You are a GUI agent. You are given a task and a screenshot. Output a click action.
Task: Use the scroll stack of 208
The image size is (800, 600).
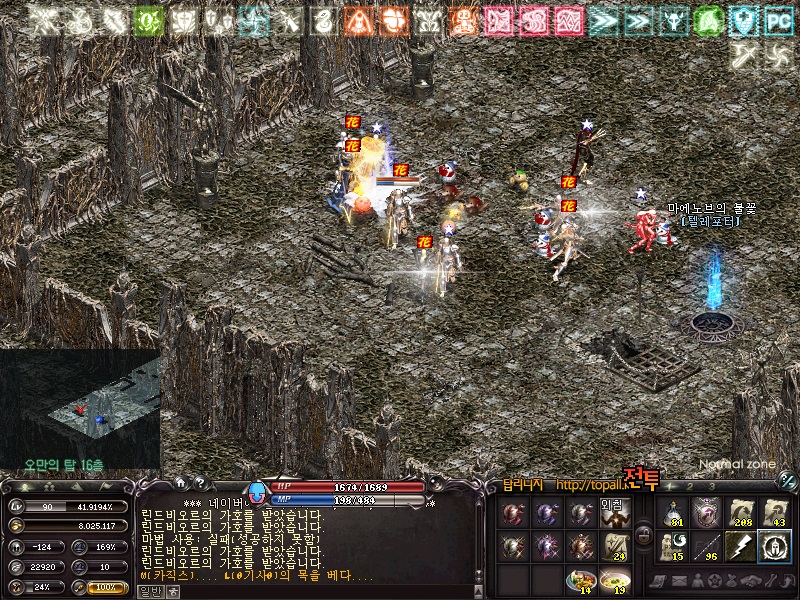click(740, 513)
